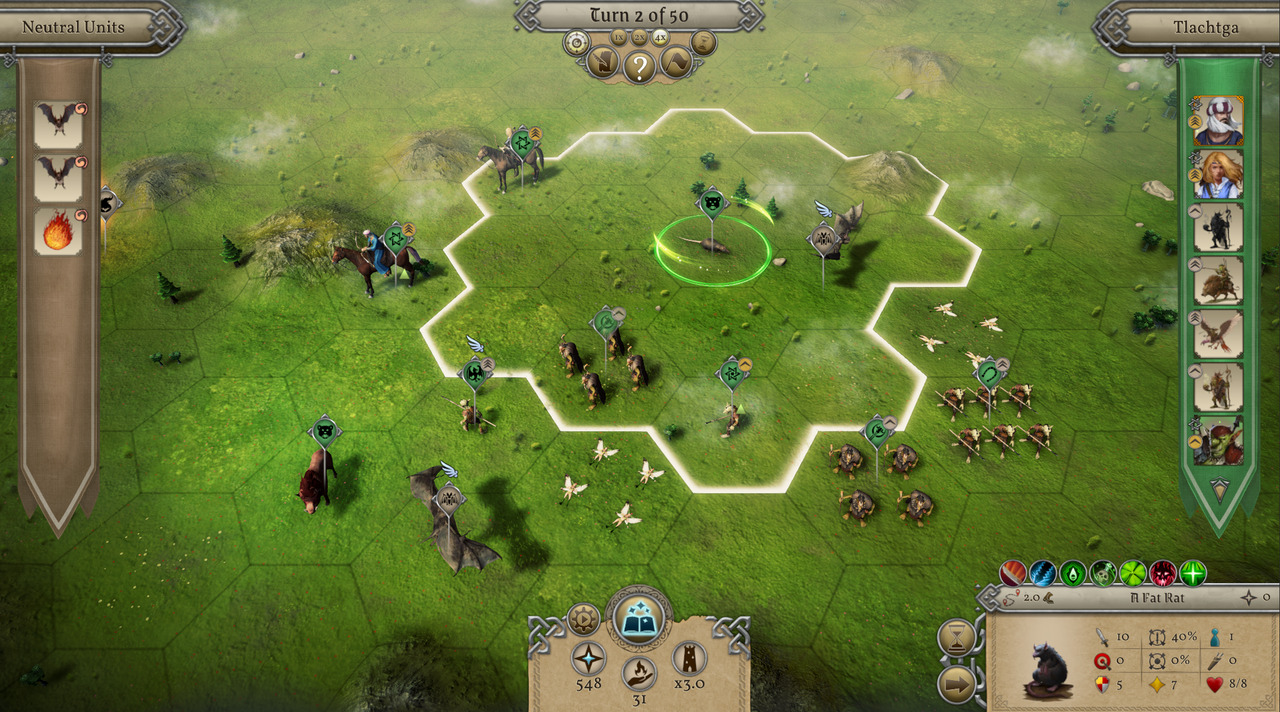The image size is (1280, 712).
Task: Set game speed to 2x
Action: (639, 38)
